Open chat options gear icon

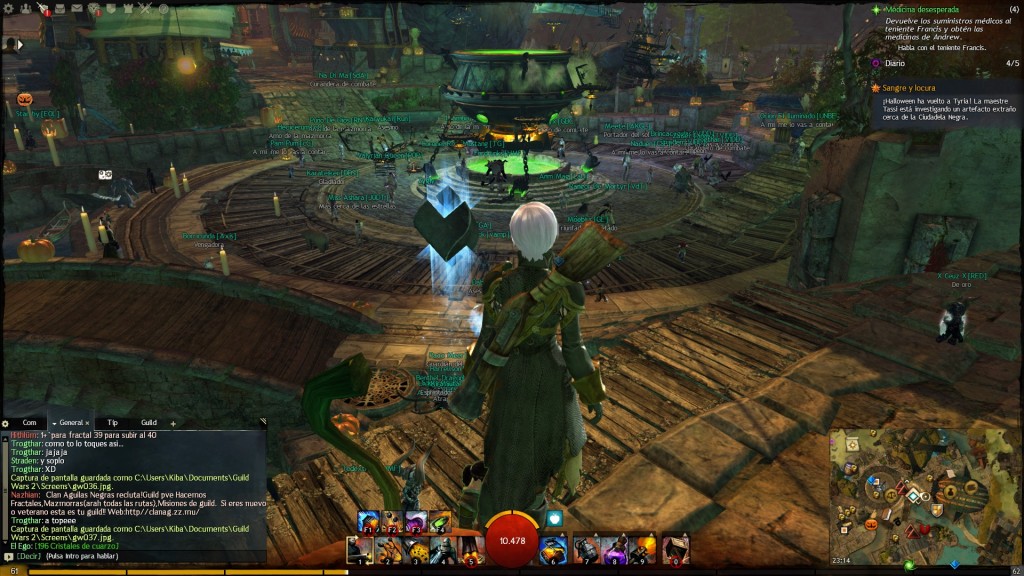click(x=6, y=423)
